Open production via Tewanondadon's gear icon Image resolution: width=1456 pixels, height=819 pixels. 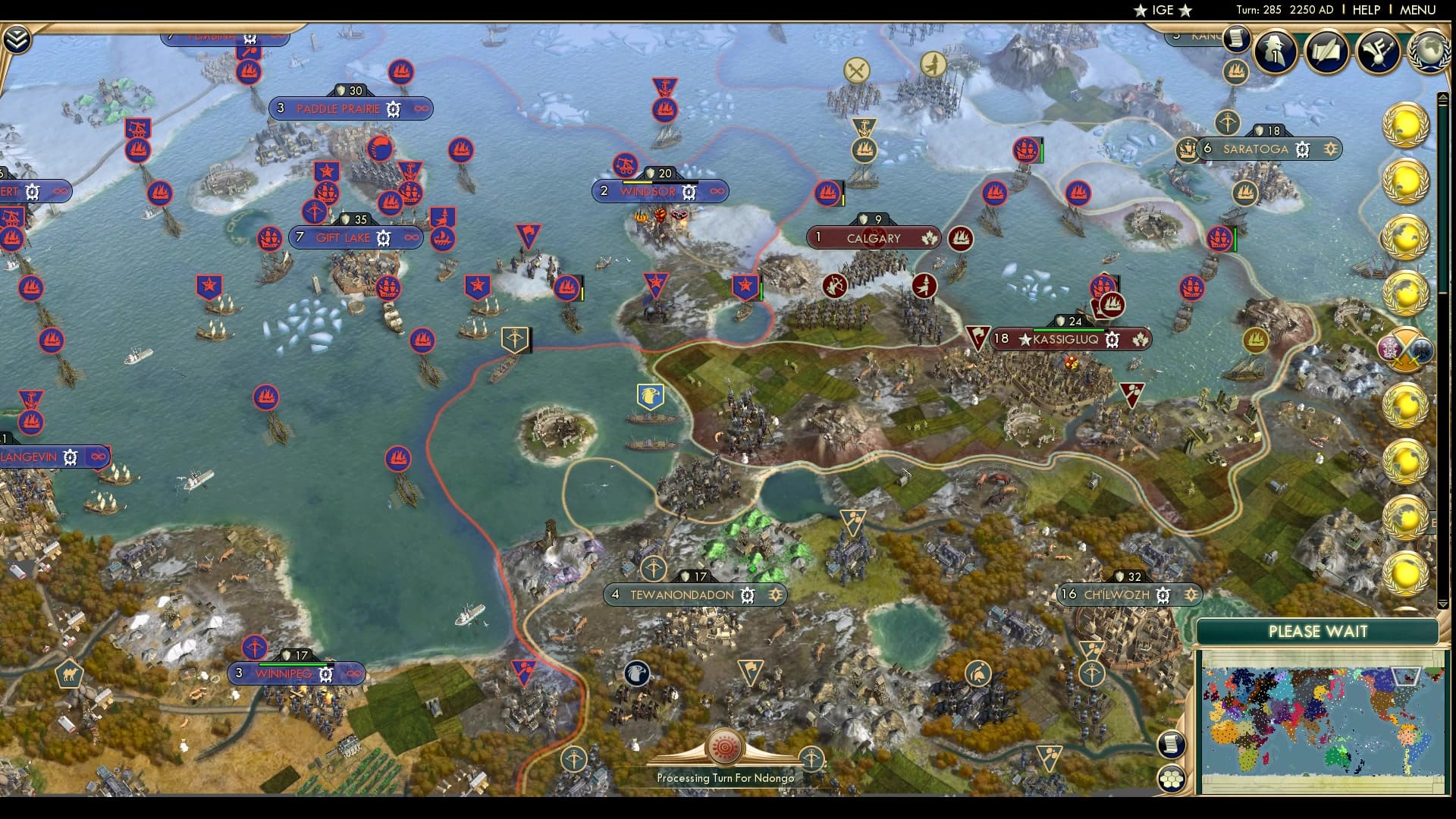pos(747,596)
